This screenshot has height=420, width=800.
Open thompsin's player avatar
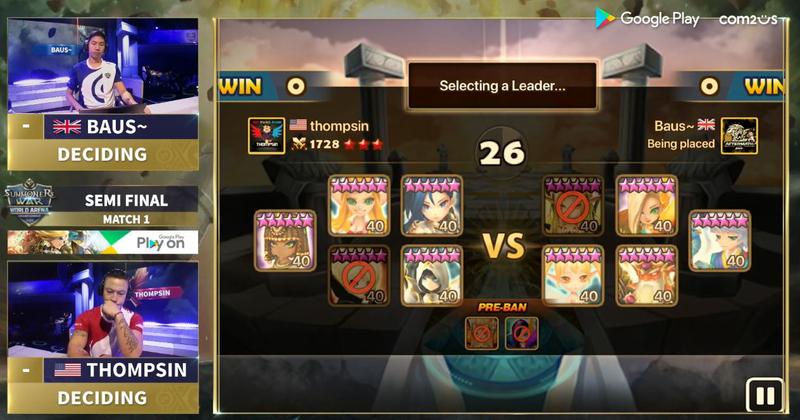pos(266,135)
